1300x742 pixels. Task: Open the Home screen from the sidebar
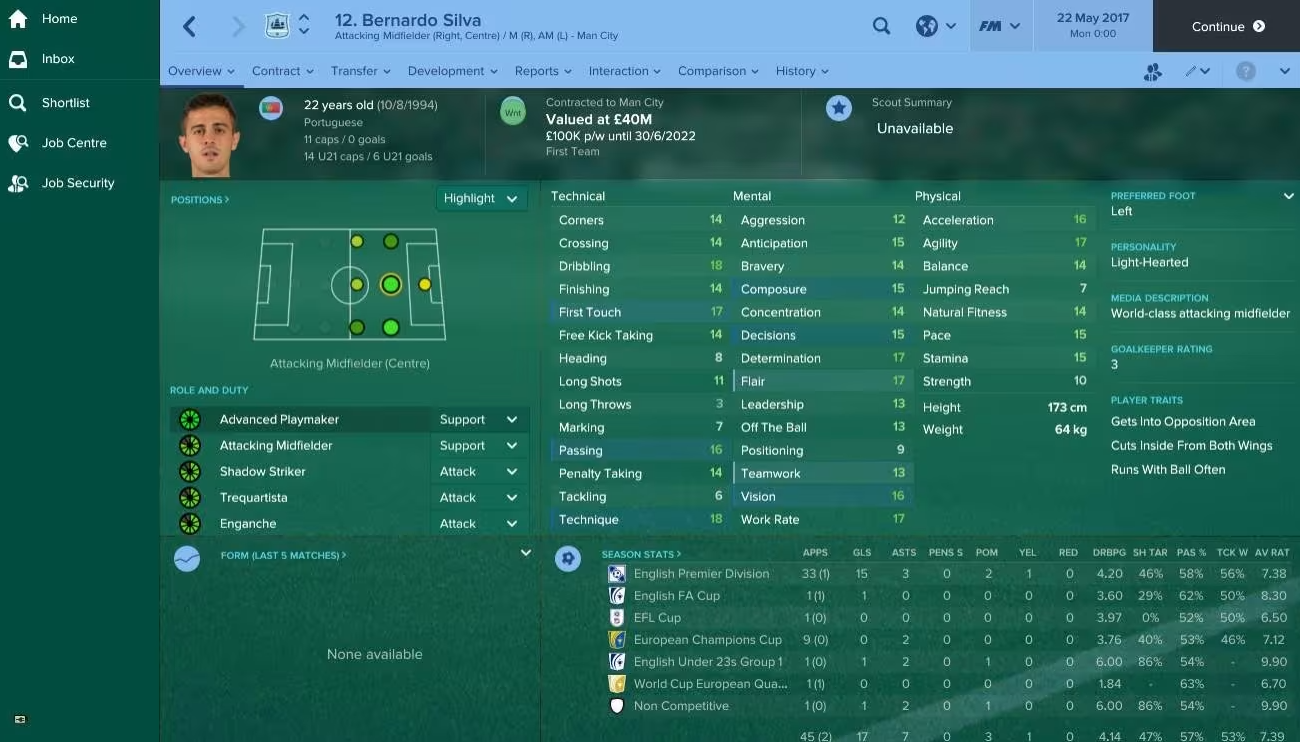[59, 18]
